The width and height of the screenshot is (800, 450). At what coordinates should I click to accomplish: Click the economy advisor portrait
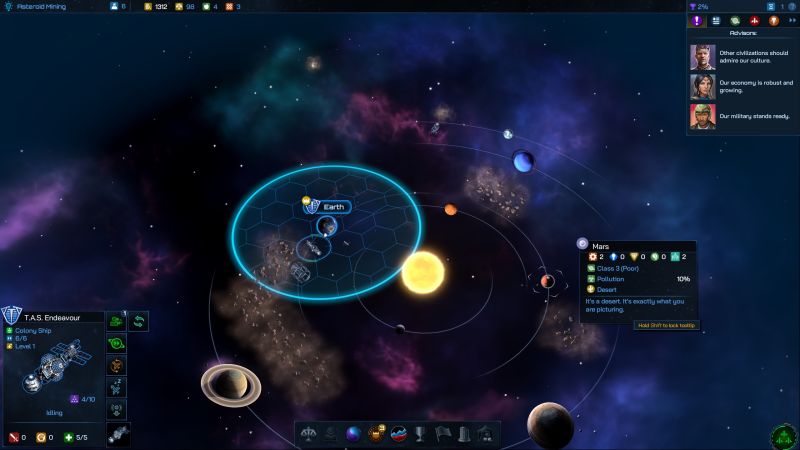point(702,88)
